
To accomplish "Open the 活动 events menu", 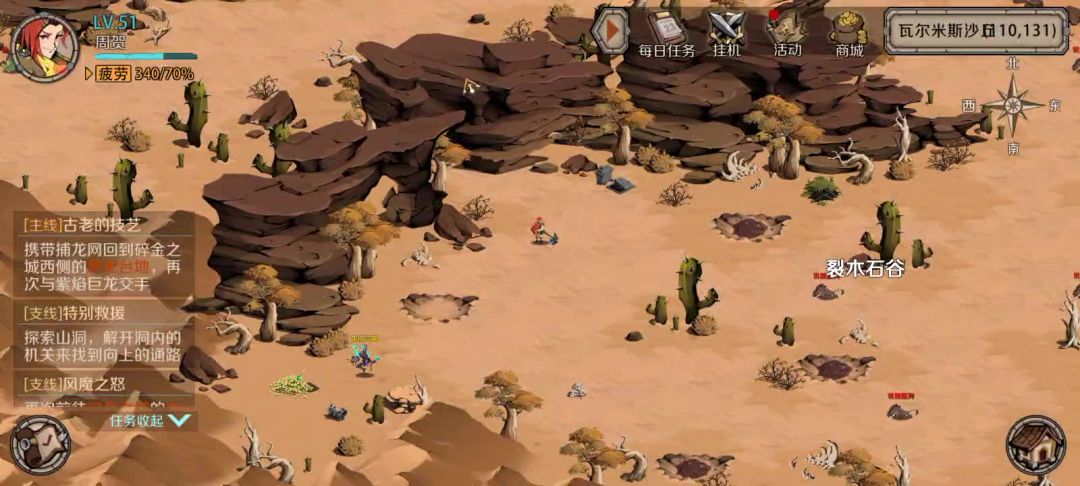I will pyautogui.click(x=787, y=33).
